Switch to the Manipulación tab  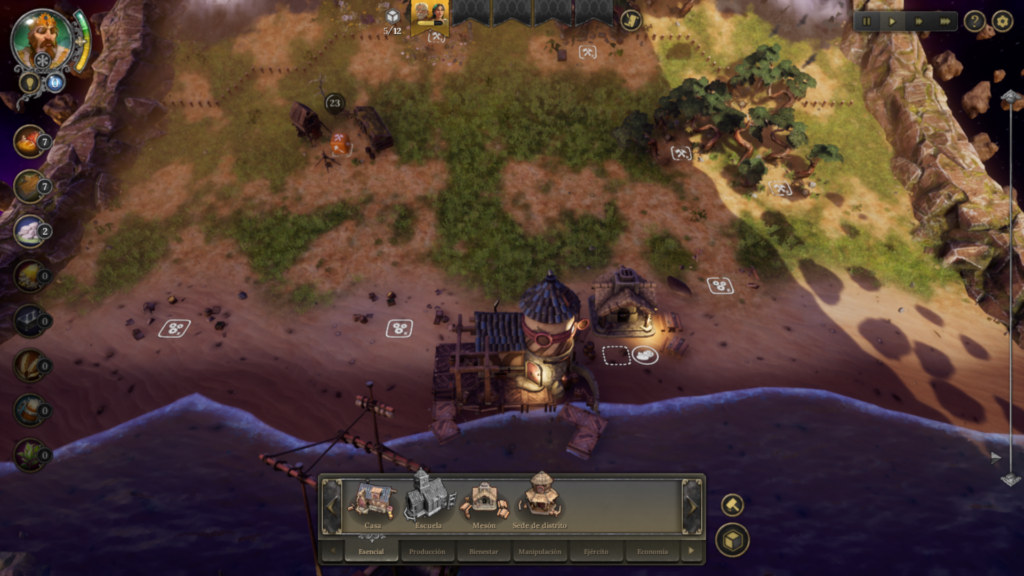click(540, 551)
